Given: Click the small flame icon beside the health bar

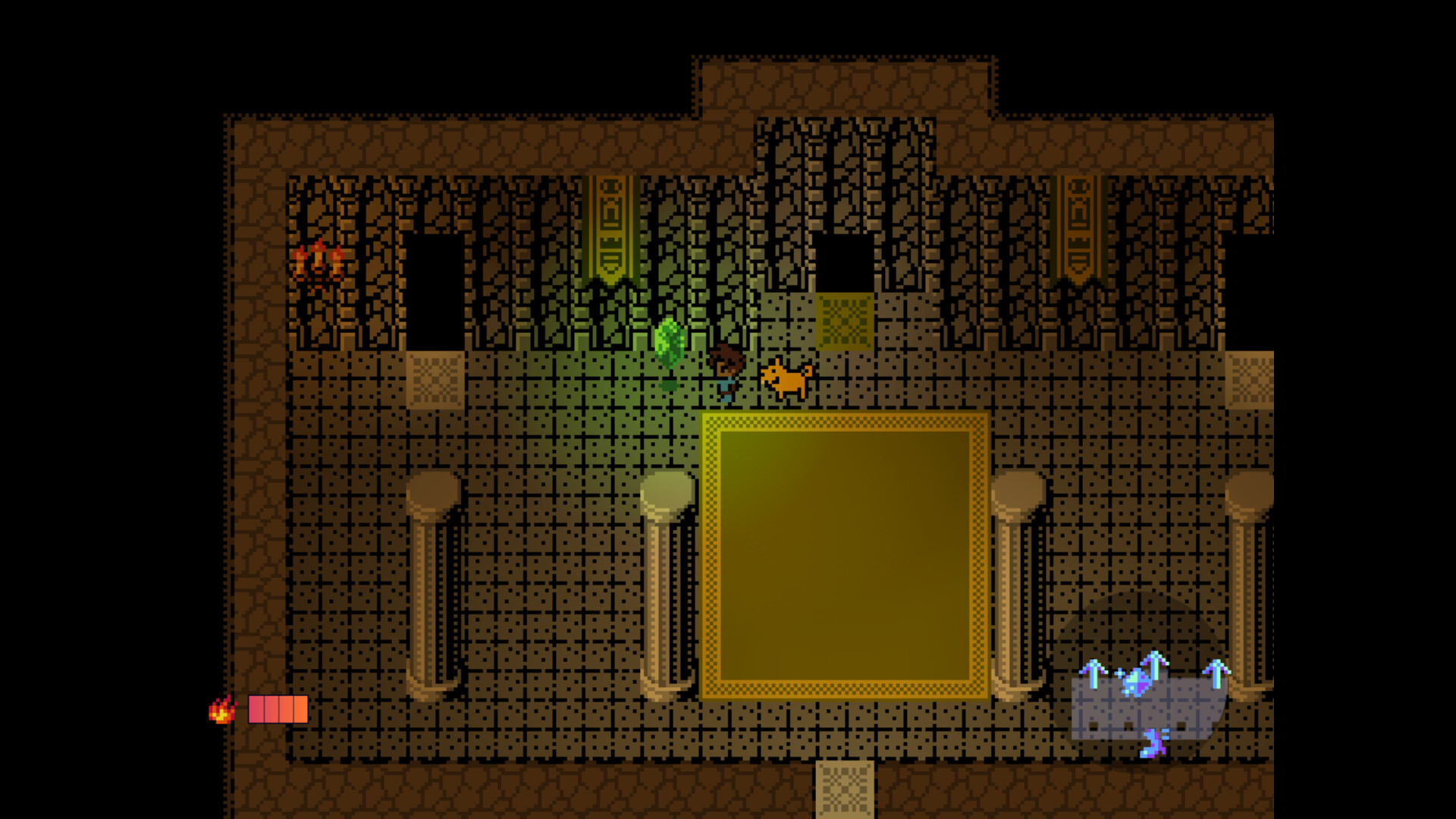Looking at the screenshot, I should [221, 711].
